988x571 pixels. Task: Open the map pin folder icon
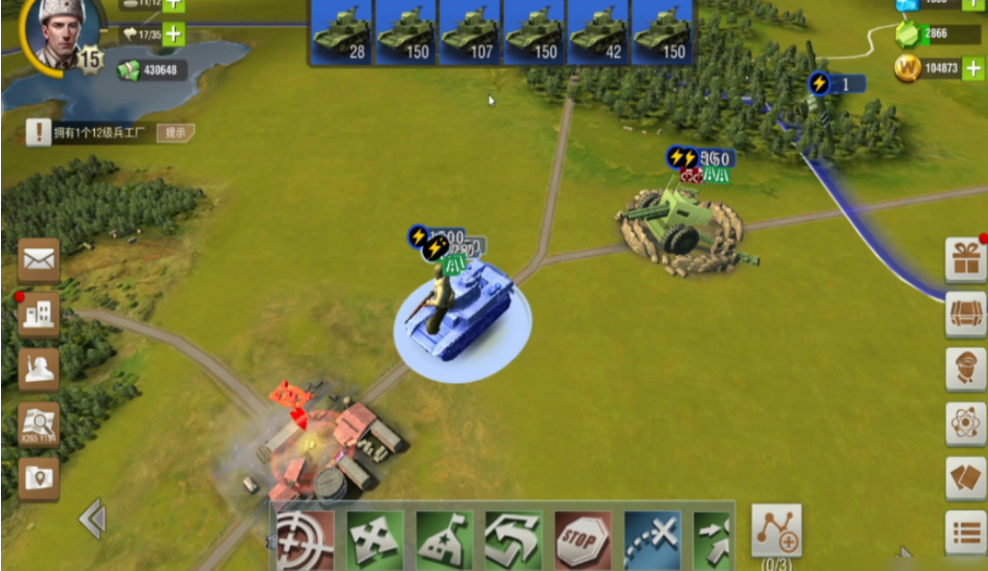[38, 479]
